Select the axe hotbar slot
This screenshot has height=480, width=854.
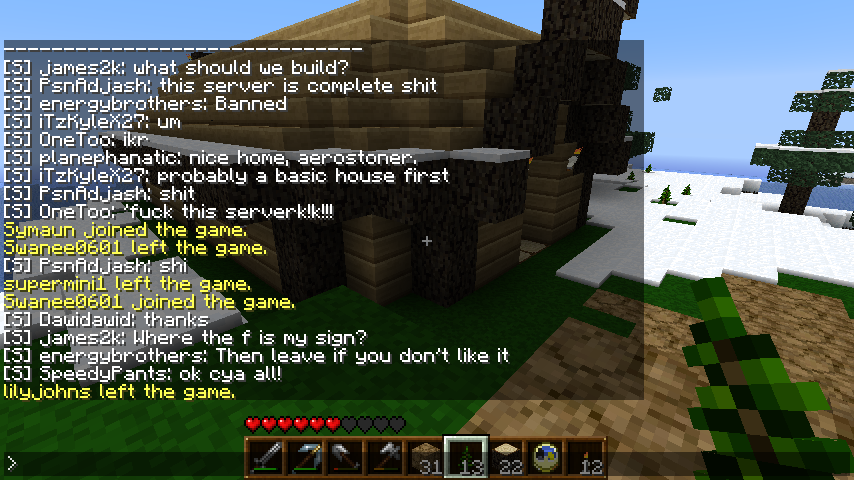coord(386,458)
